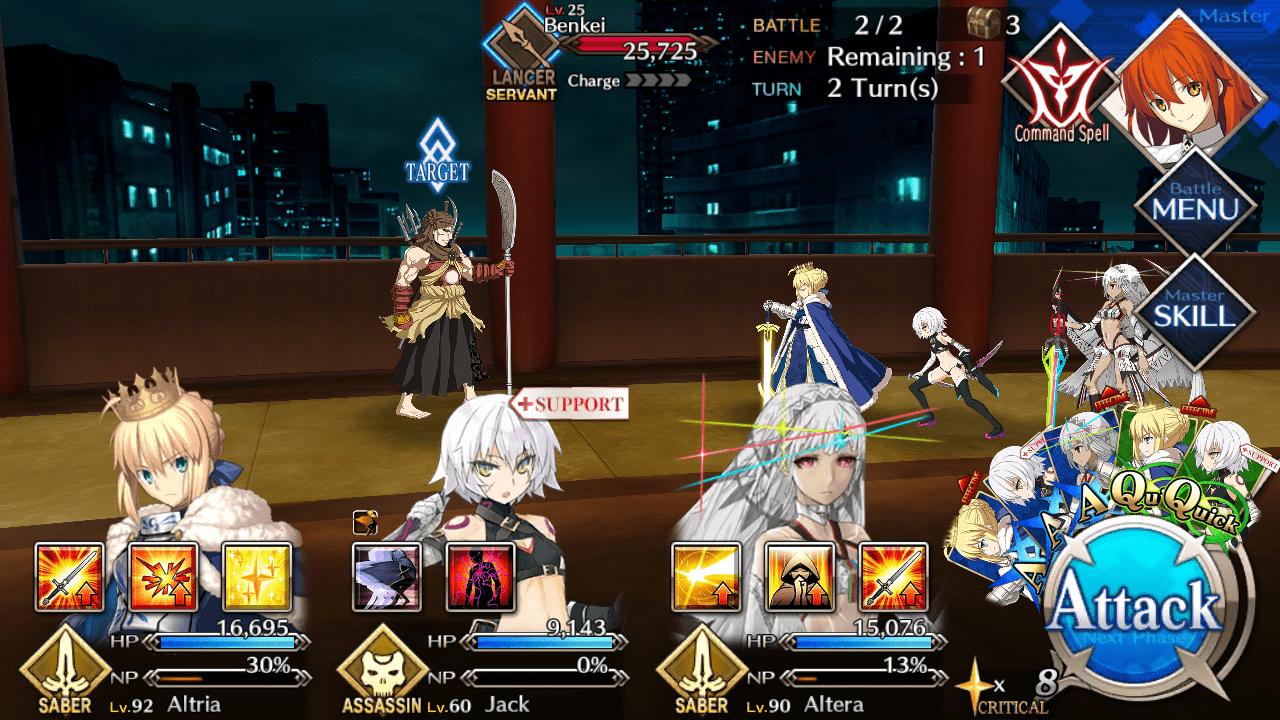1280x720 pixels.
Task: Activate Jack's red body silhouette skill
Action: [481, 577]
